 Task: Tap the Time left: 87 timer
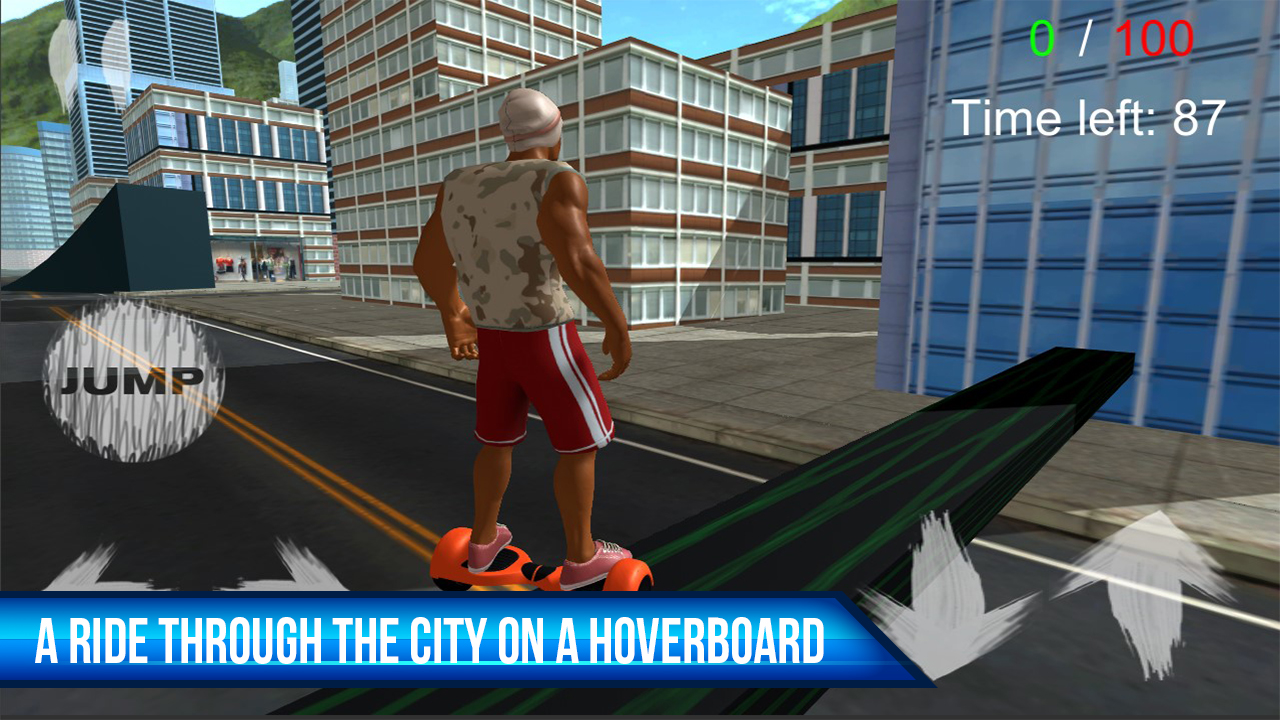click(1090, 118)
